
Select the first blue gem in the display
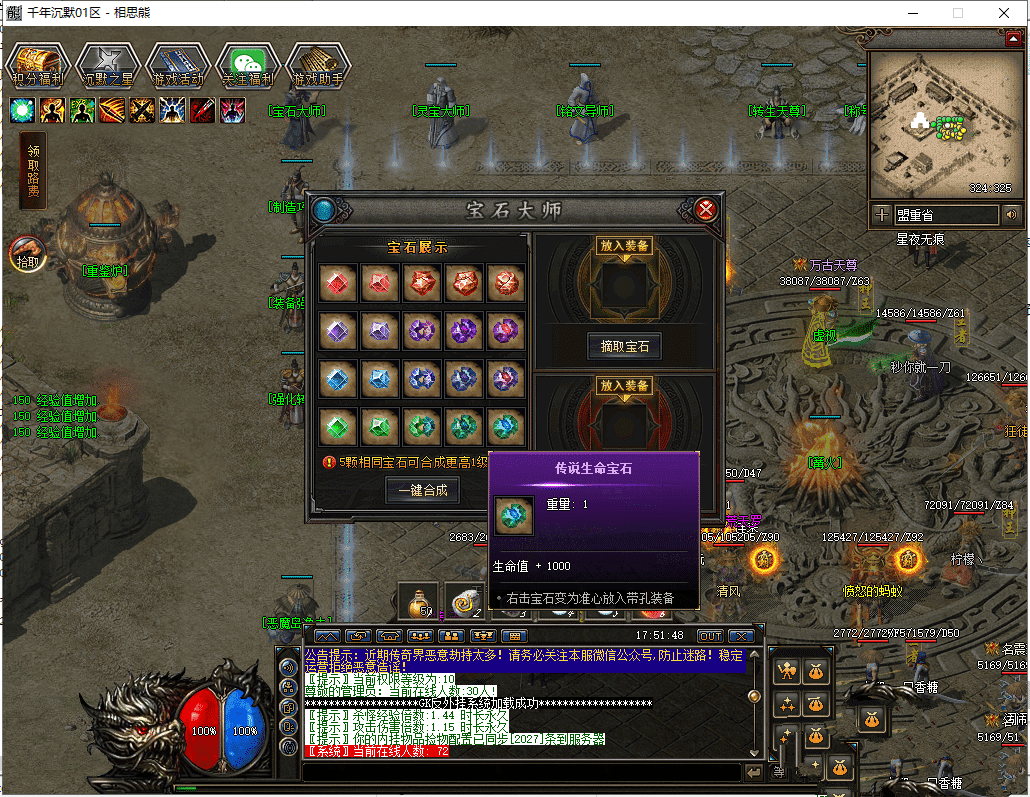[x=339, y=378]
